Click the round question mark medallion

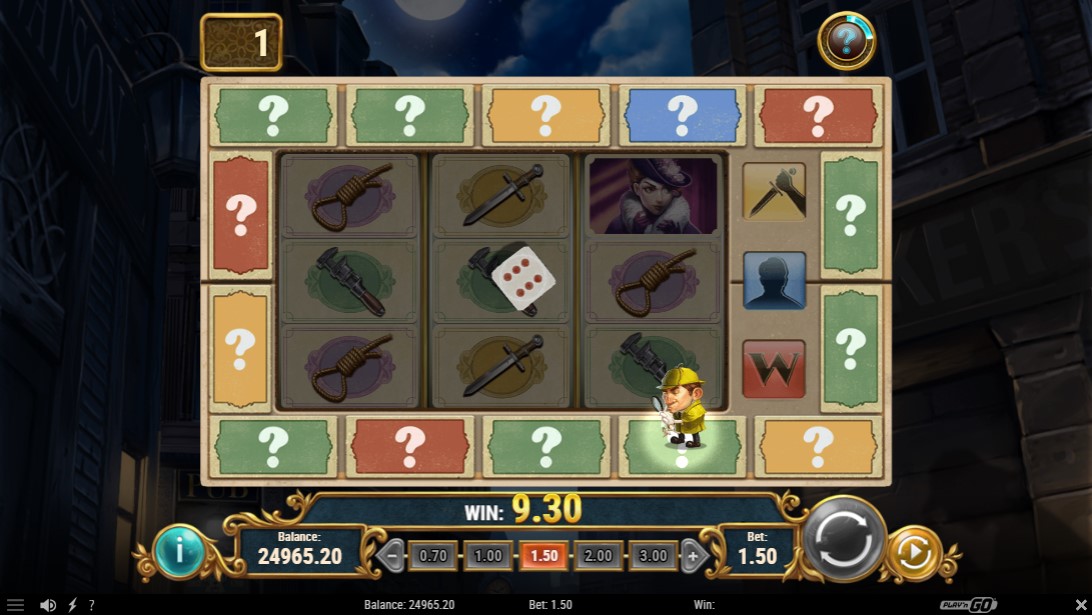pos(846,41)
